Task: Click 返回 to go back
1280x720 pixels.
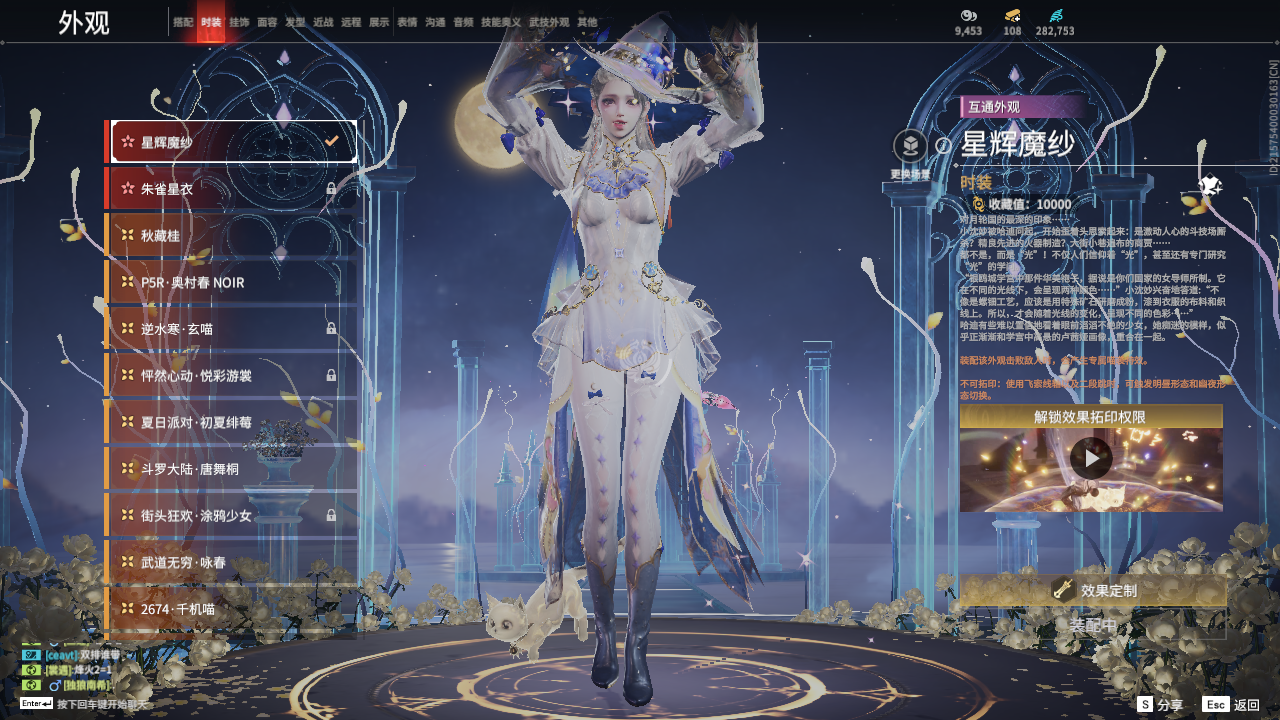Action: pos(1232,705)
